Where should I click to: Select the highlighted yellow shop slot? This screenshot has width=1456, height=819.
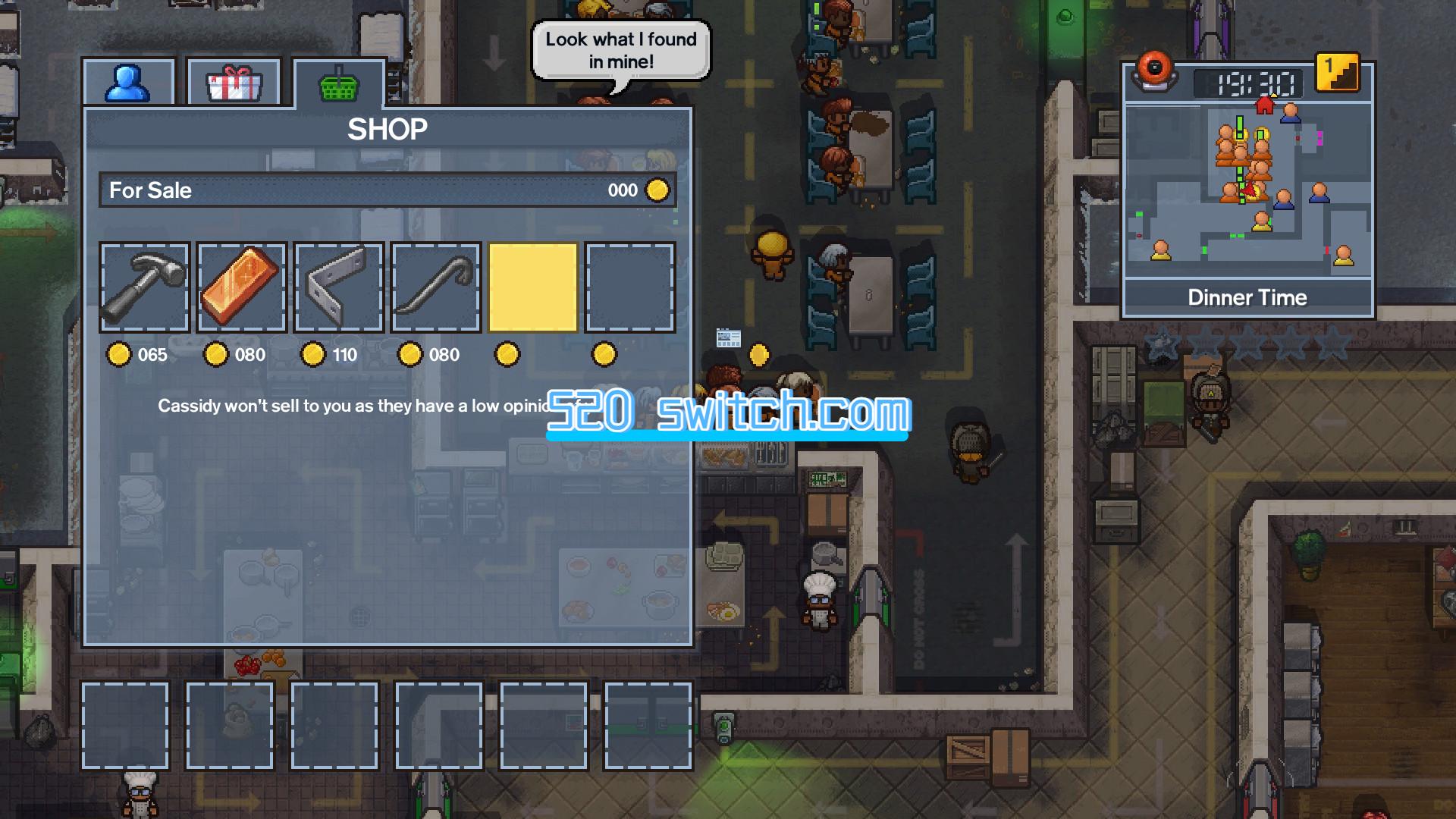[532, 287]
